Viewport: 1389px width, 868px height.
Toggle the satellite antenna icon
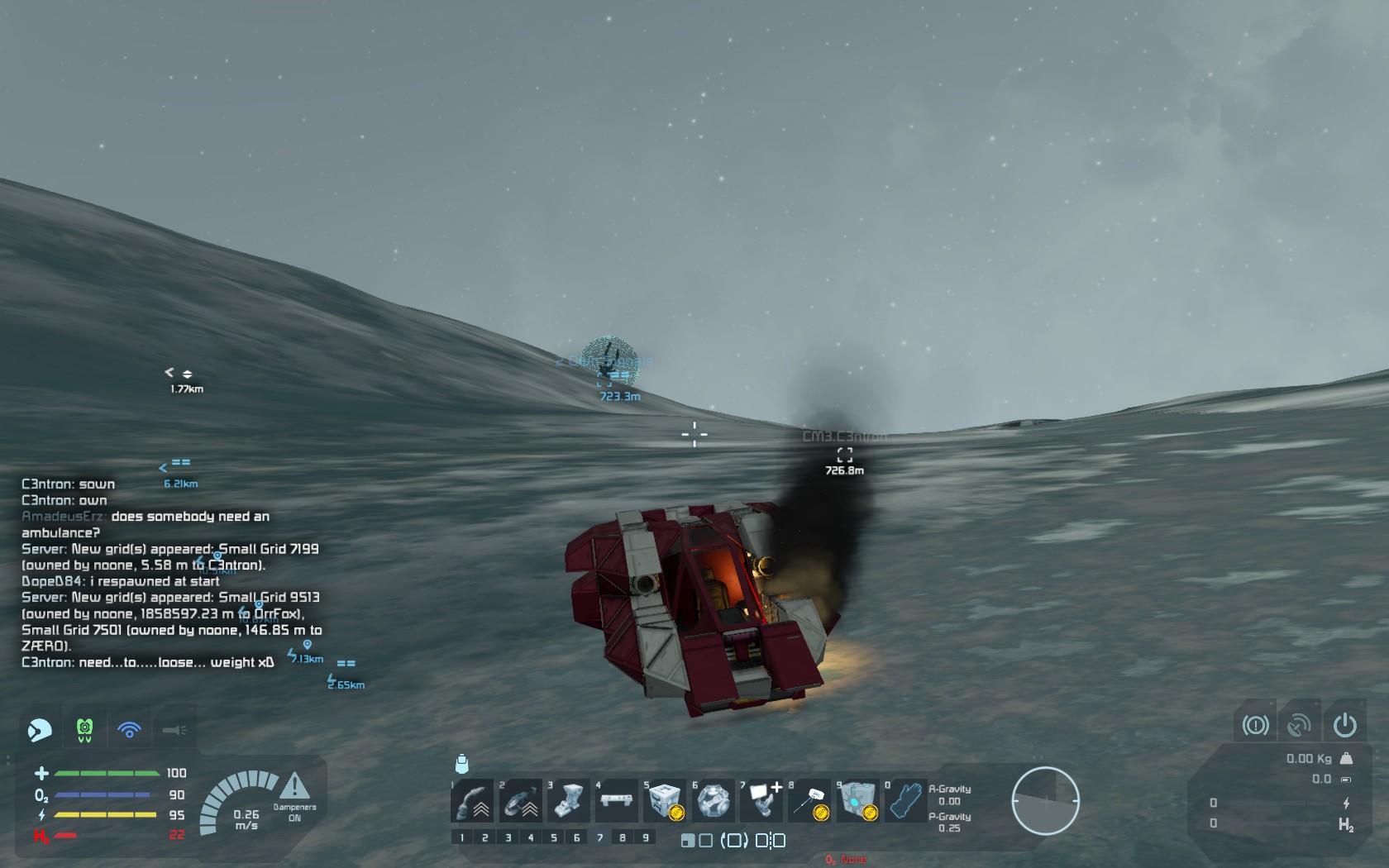click(1299, 725)
